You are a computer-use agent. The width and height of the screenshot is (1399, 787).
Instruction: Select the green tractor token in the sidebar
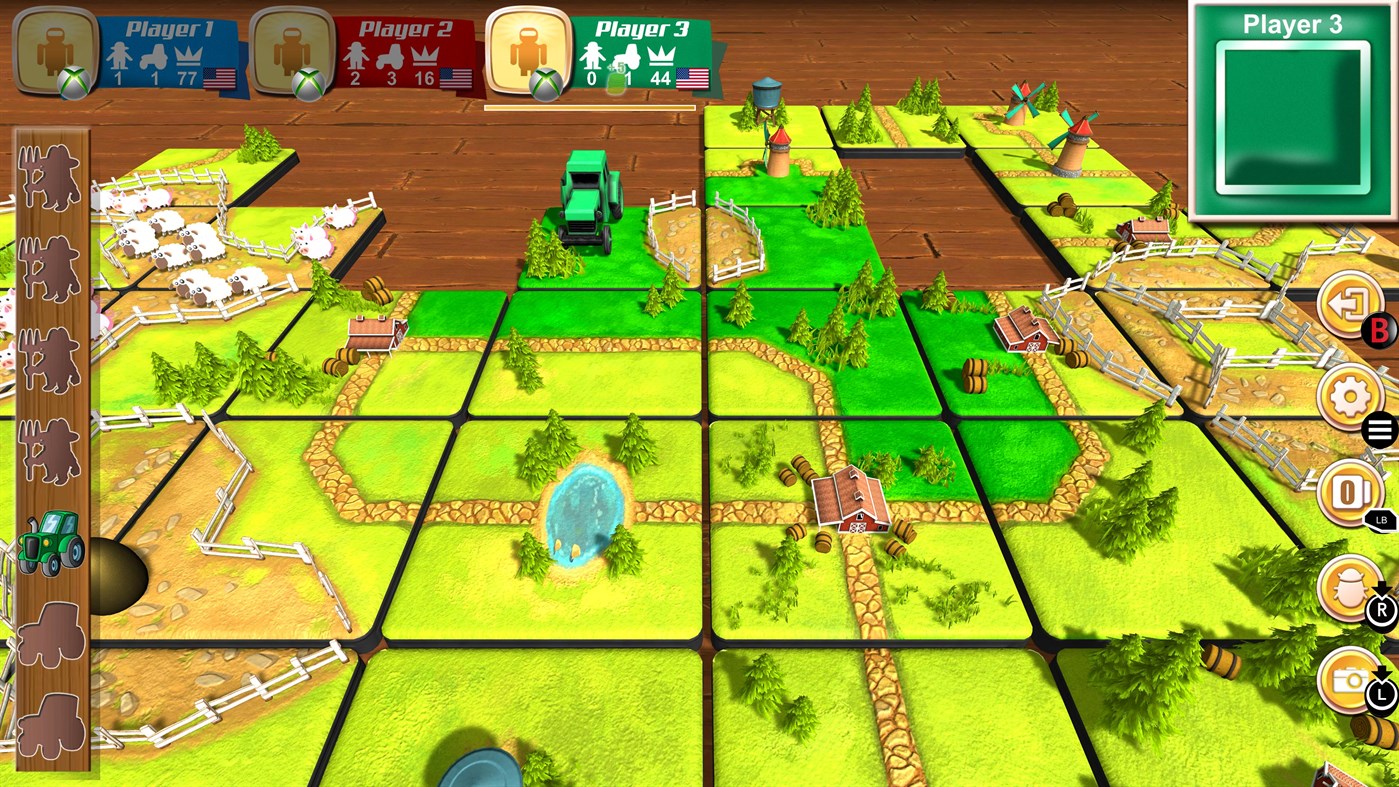click(49, 541)
